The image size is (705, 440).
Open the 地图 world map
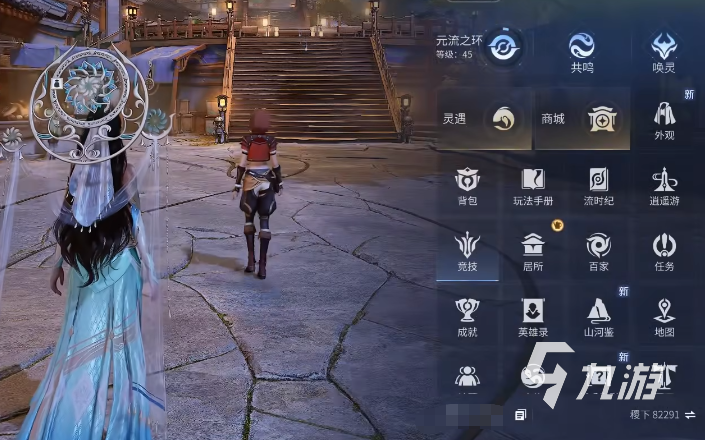click(664, 316)
